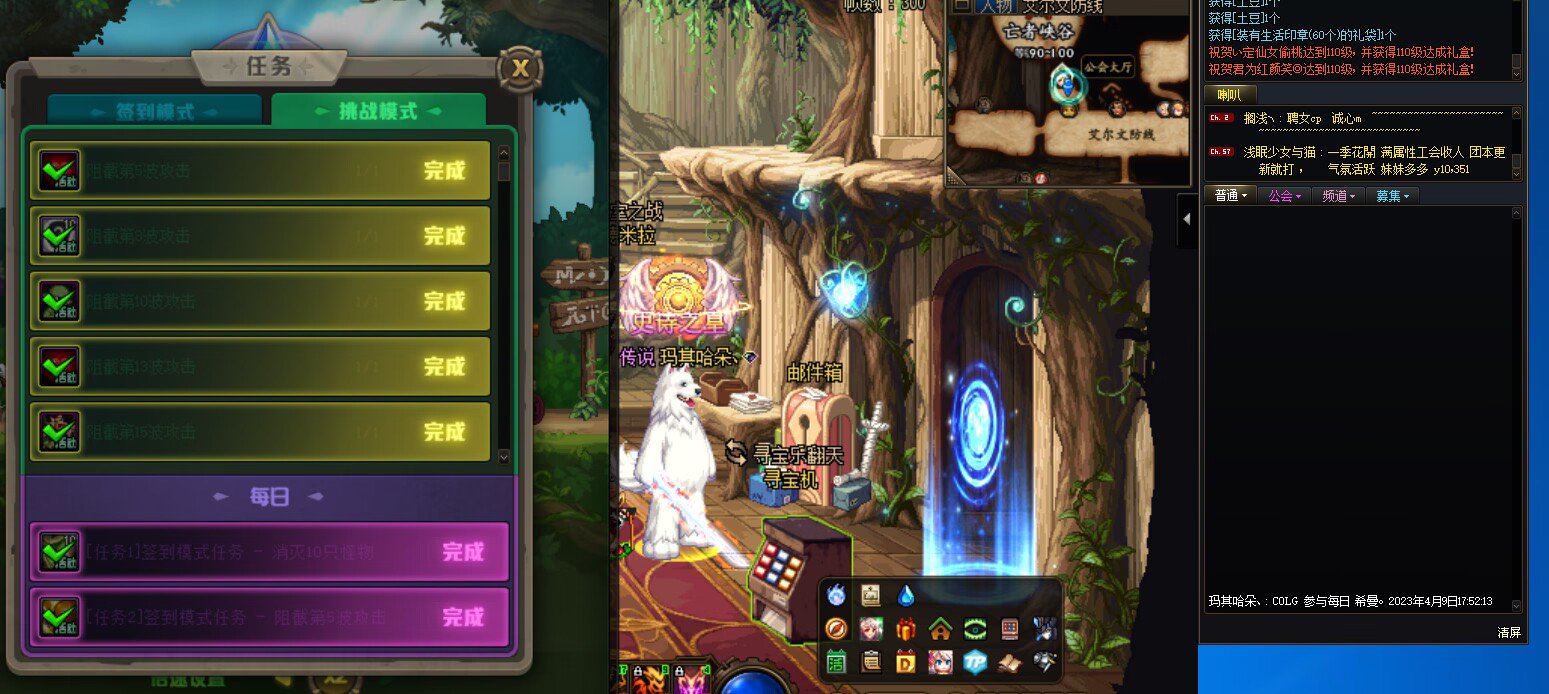Open the red gift box icon

pyautogui.click(x=906, y=629)
